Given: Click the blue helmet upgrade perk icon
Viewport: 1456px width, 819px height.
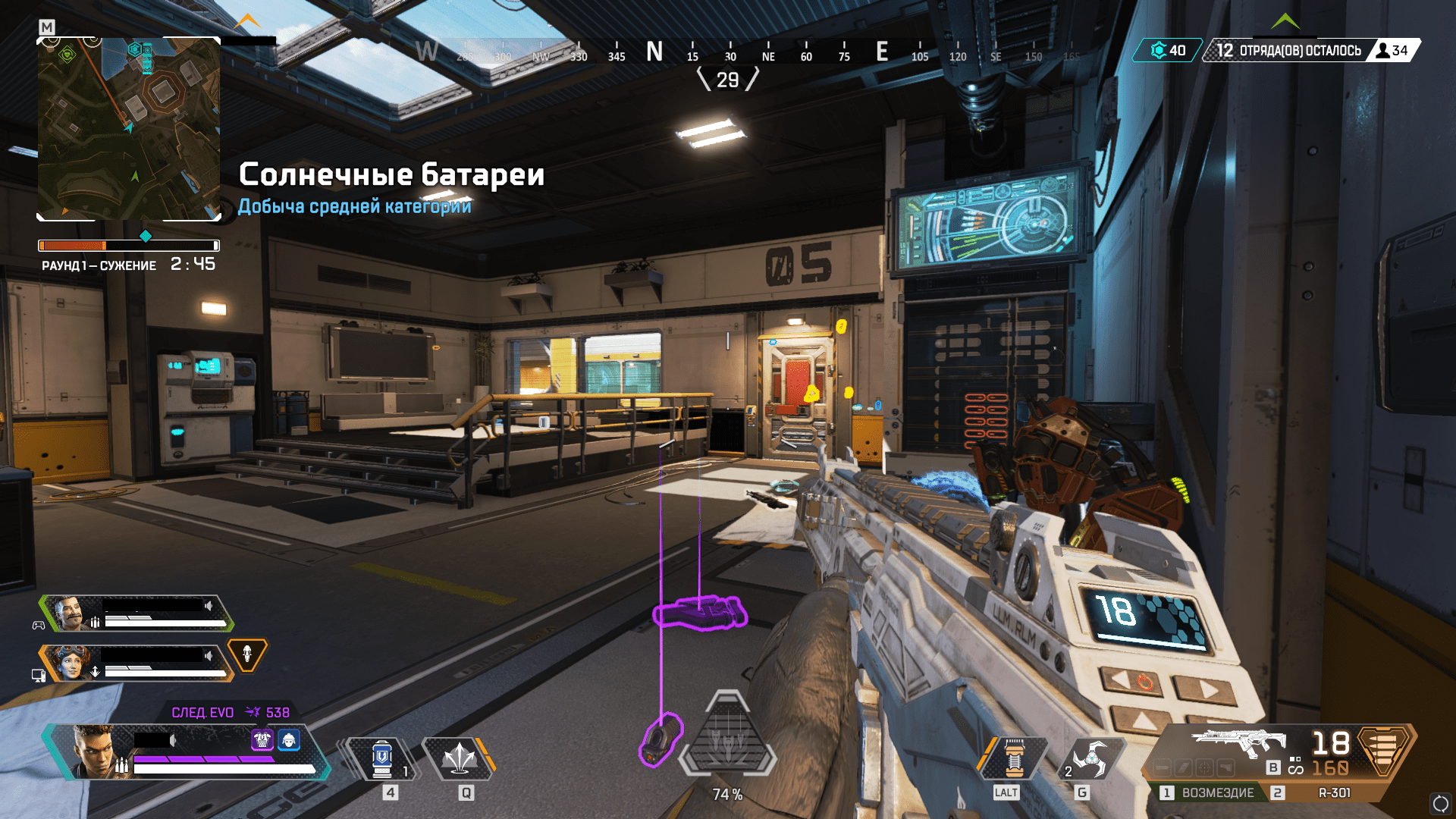Looking at the screenshot, I should click(x=289, y=739).
